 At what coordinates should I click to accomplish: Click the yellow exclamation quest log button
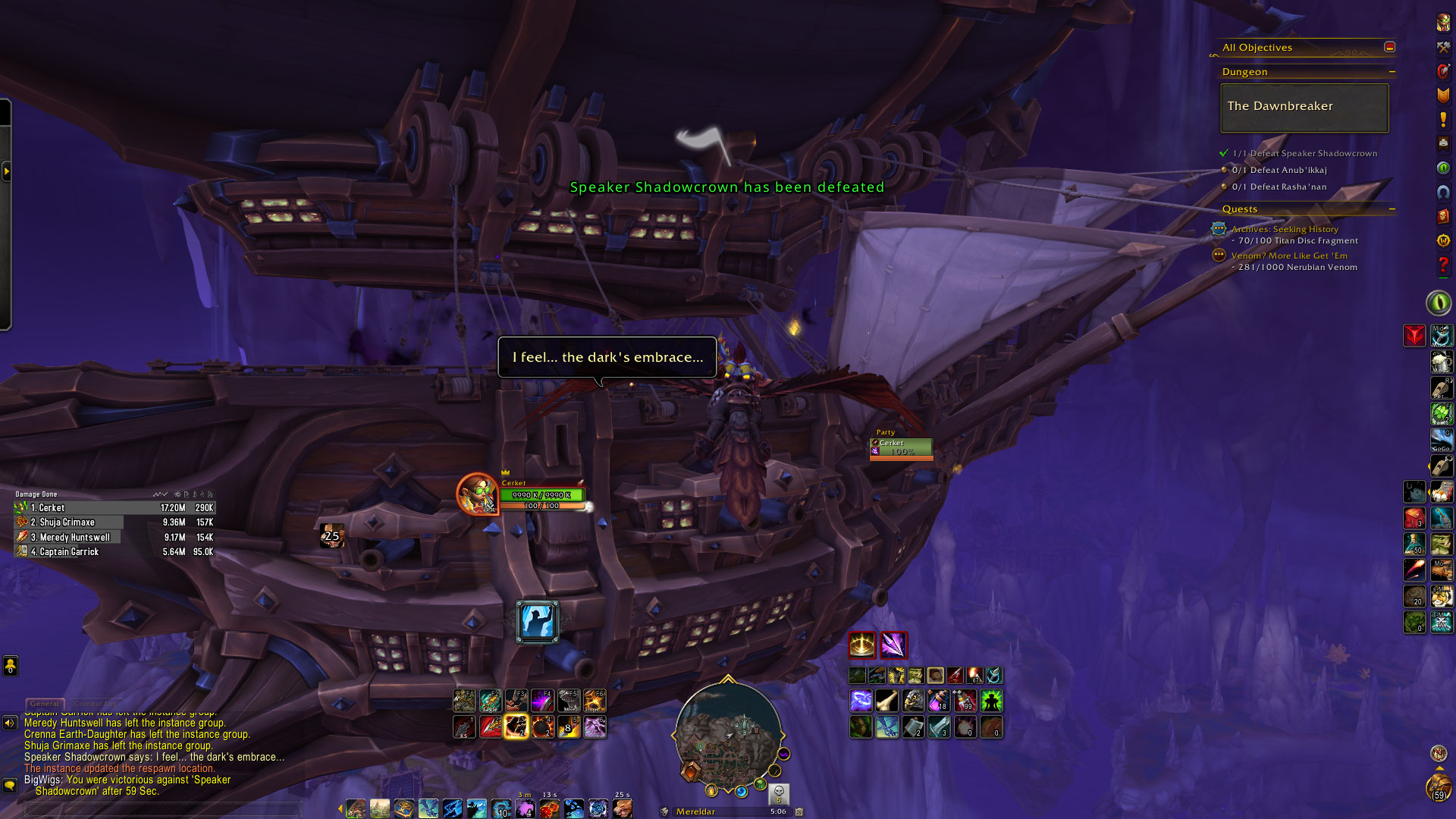pos(1443,120)
